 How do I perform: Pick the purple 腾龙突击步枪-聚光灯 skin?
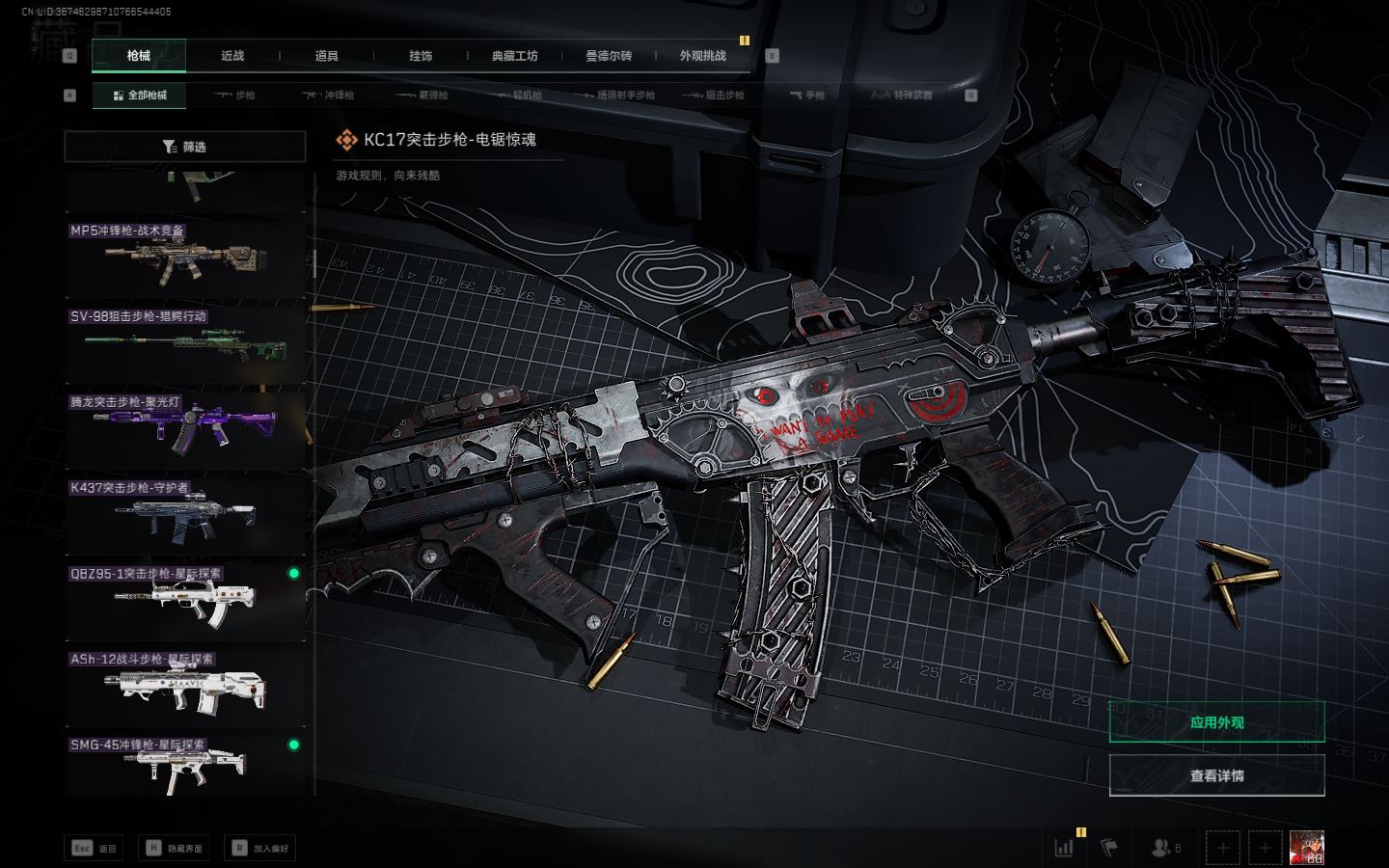point(184,428)
